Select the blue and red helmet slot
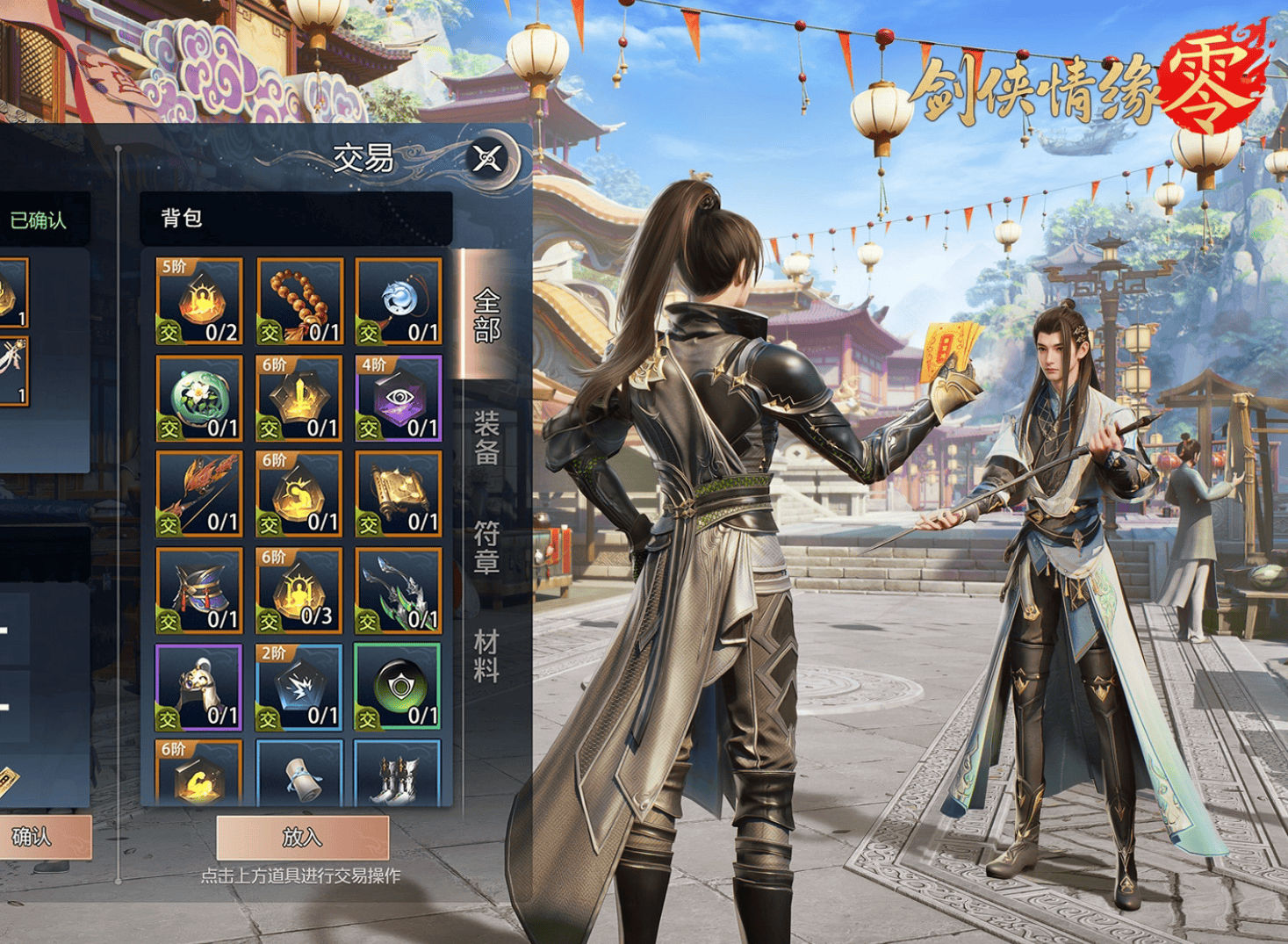This screenshot has width=1288, height=944. tap(199, 590)
